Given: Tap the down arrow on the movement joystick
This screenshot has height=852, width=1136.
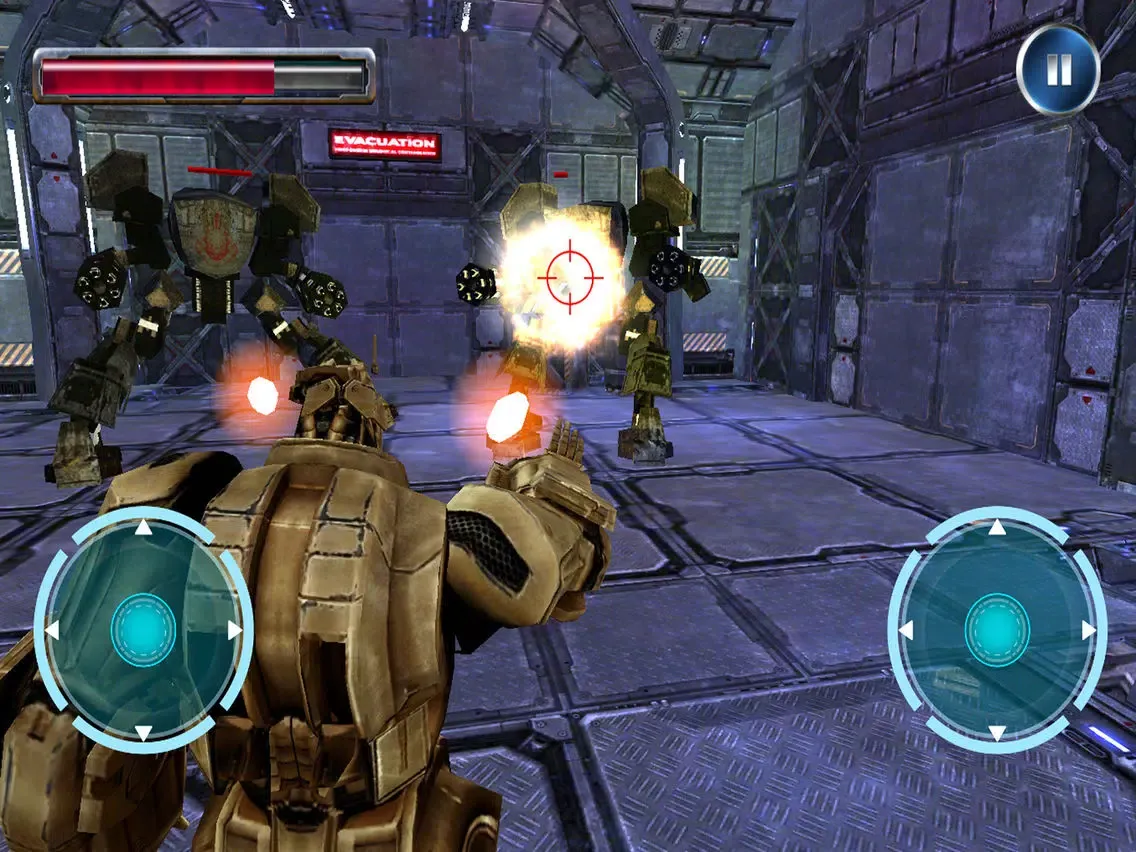Looking at the screenshot, I should 143,733.
